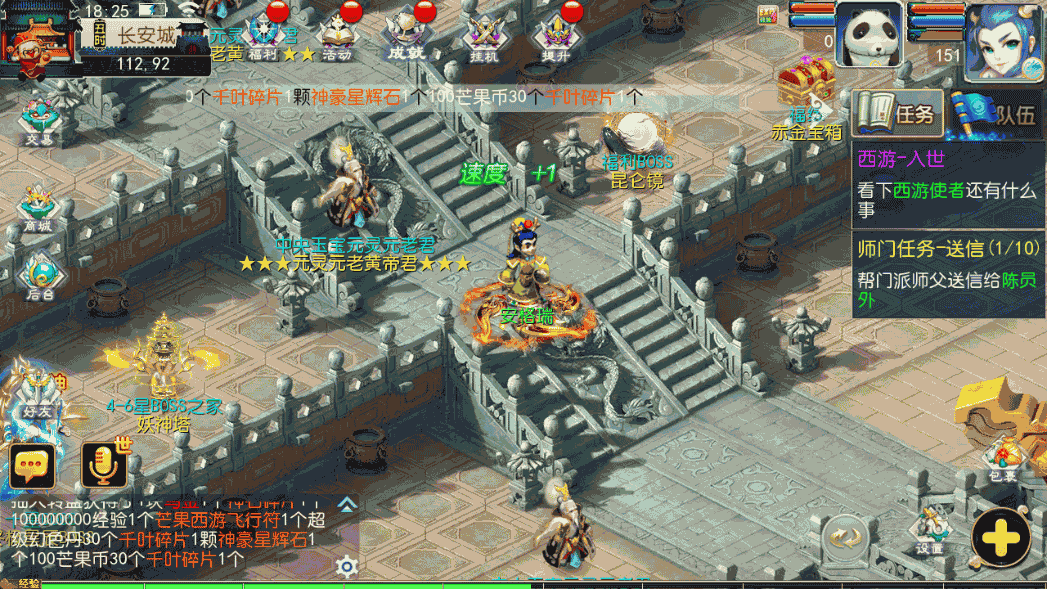Viewport: 1047px width, 589px height.
Task: Open the 成就 achievements icon
Action: [407, 33]
